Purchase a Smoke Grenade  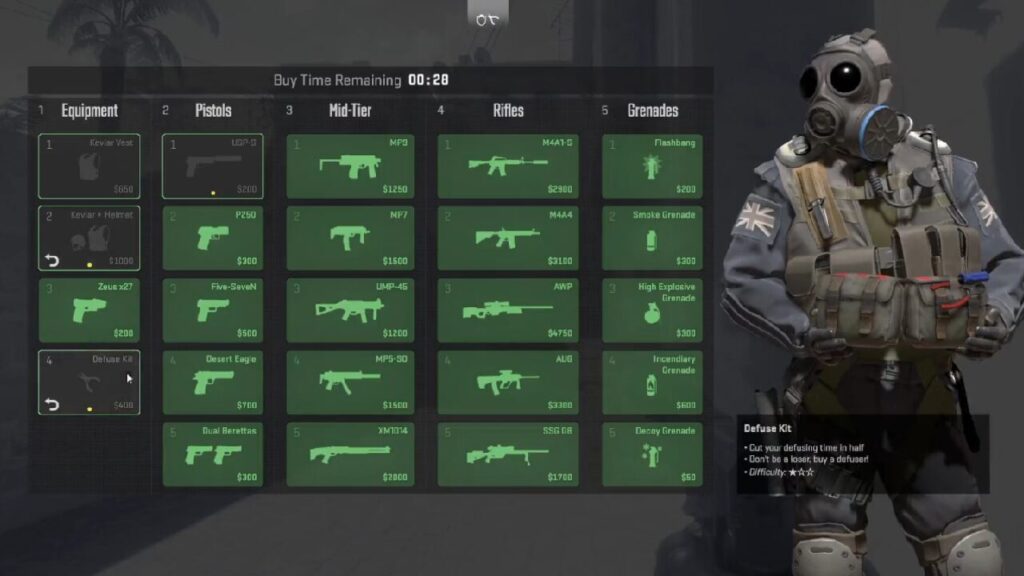[652, 238]
